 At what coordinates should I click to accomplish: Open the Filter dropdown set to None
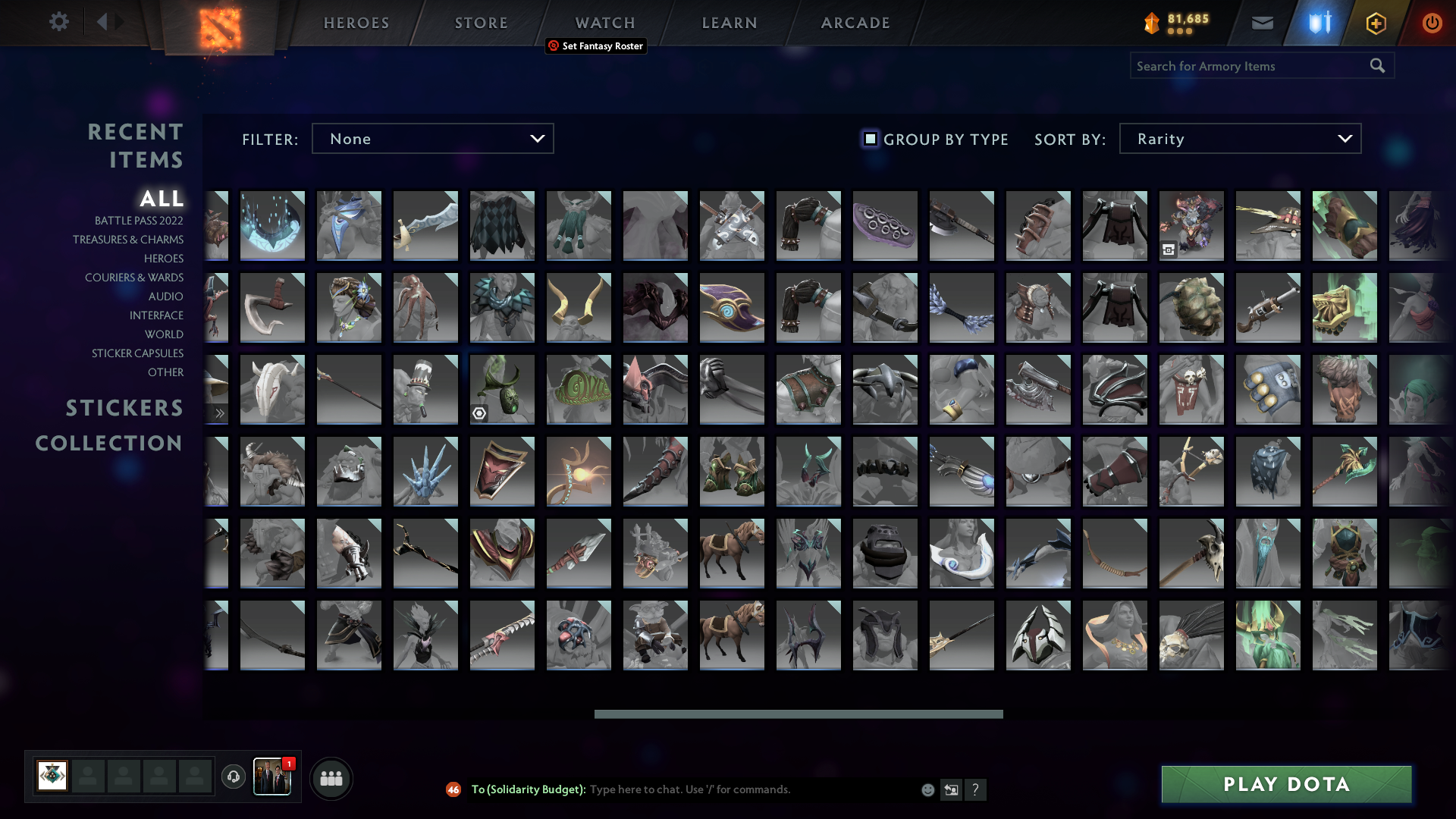click(x=432, y=138)
